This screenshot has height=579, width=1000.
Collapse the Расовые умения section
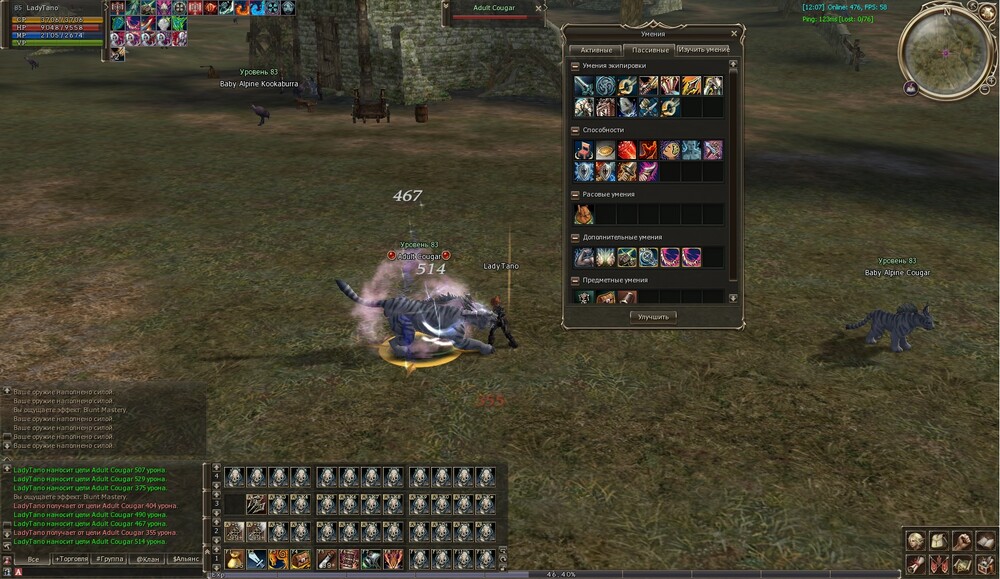click(575, 194)
